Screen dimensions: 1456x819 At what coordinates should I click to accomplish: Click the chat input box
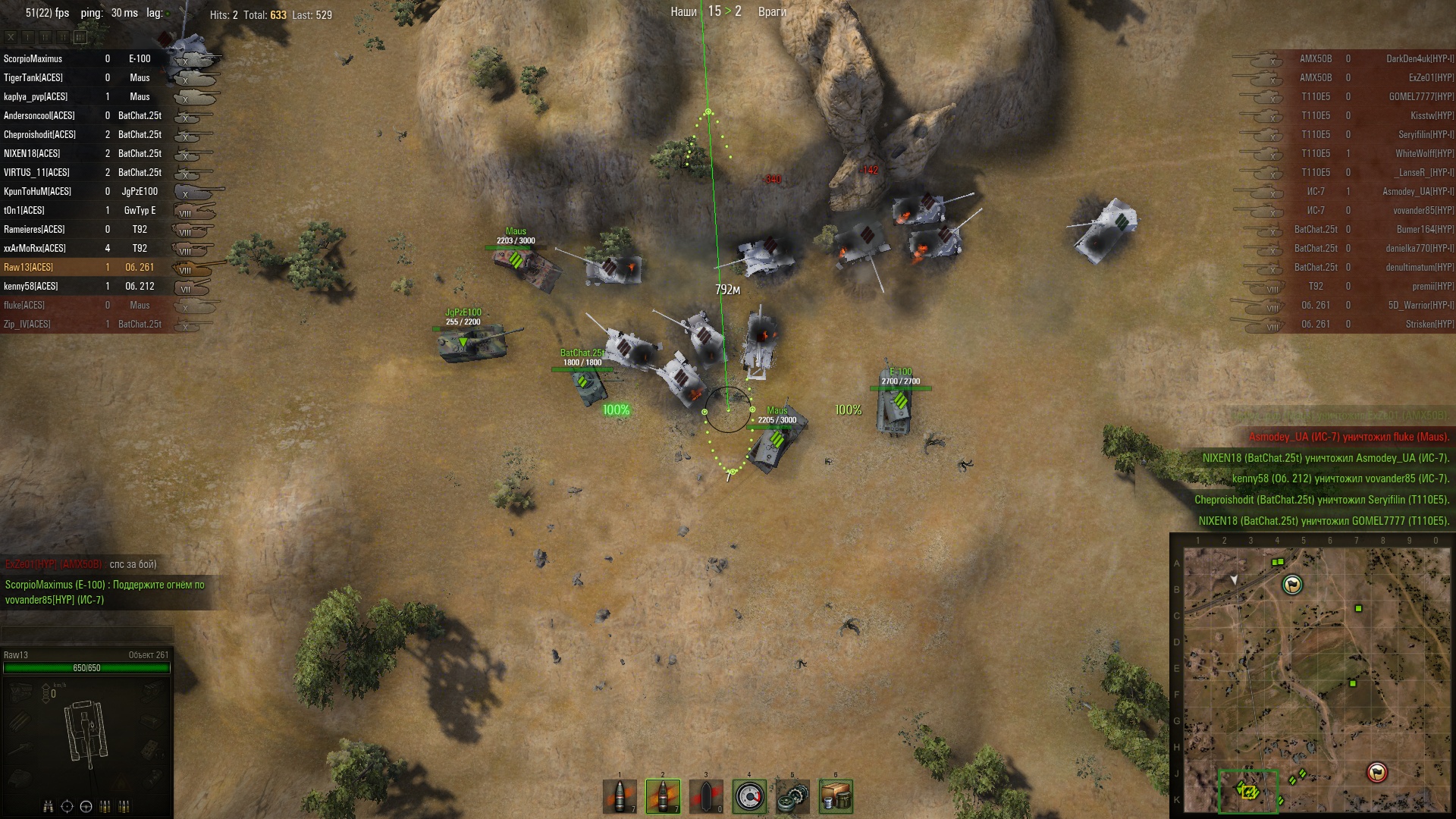[86, 633]
